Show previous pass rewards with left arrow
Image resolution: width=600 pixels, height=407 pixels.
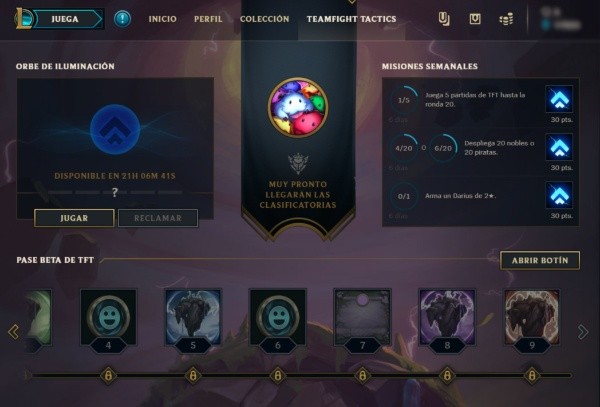[13, 331]
